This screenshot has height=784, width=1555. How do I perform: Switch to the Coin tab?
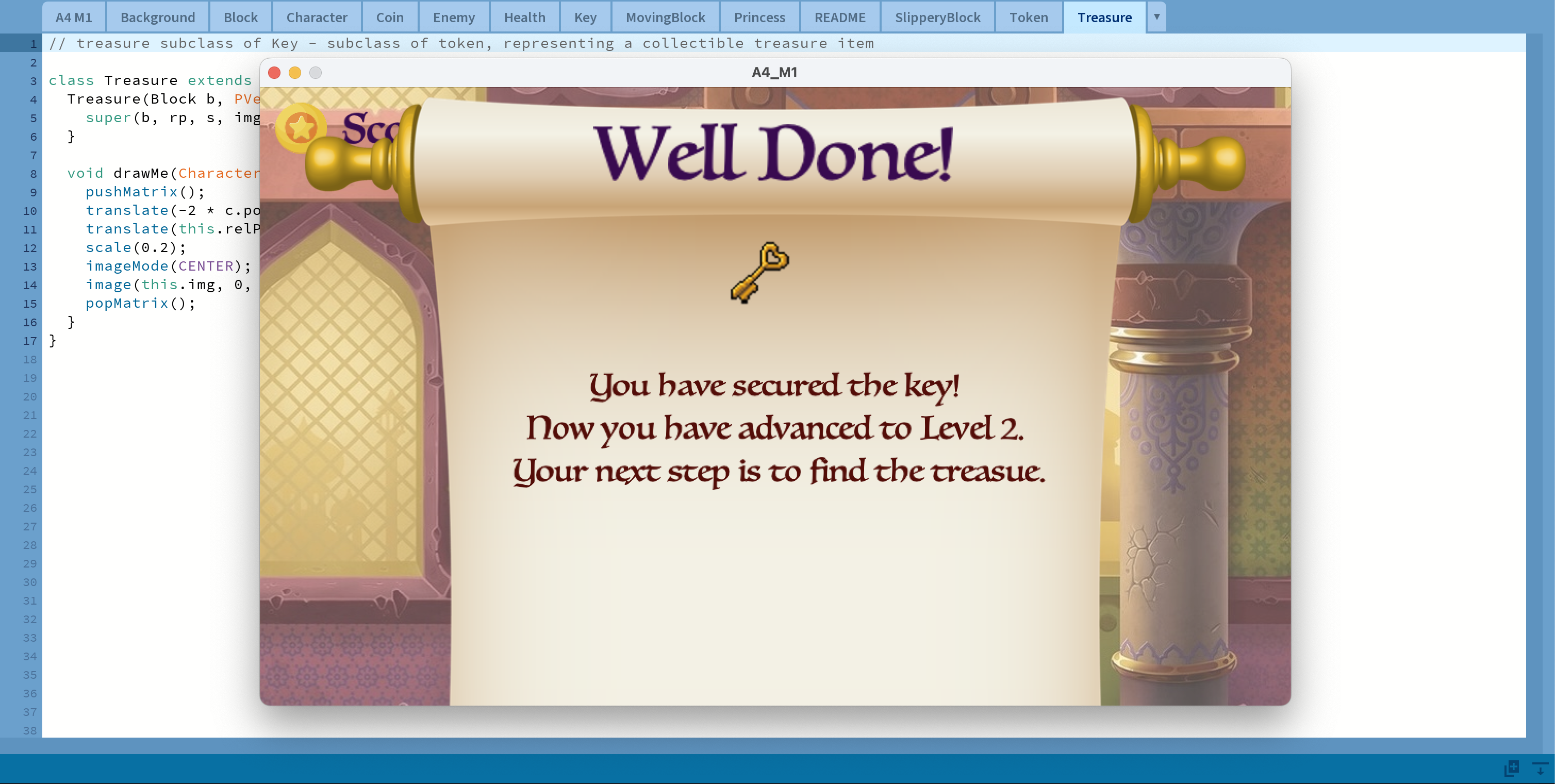390,17
